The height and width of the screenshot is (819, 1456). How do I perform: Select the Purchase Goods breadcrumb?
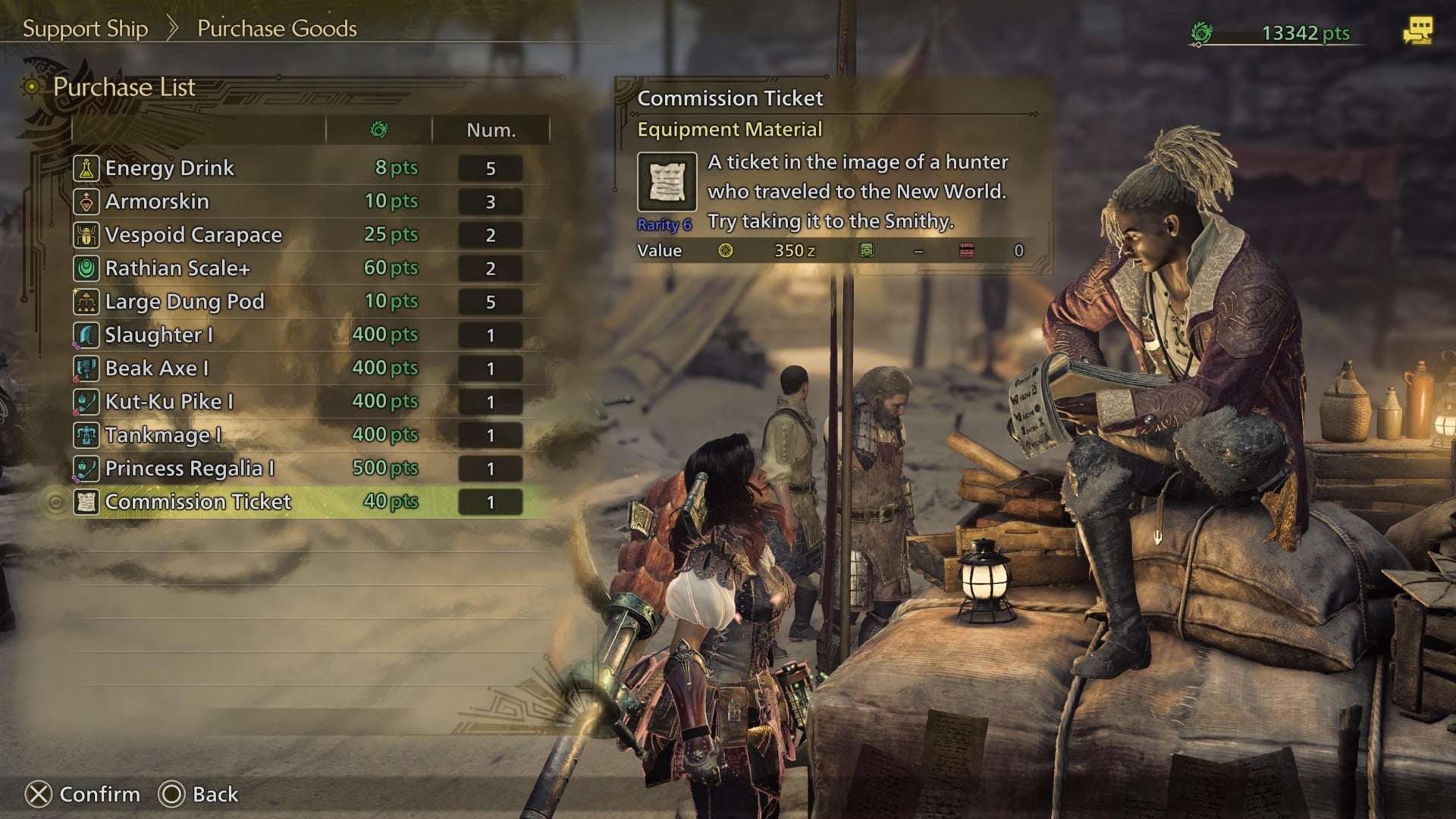point(276,29)
